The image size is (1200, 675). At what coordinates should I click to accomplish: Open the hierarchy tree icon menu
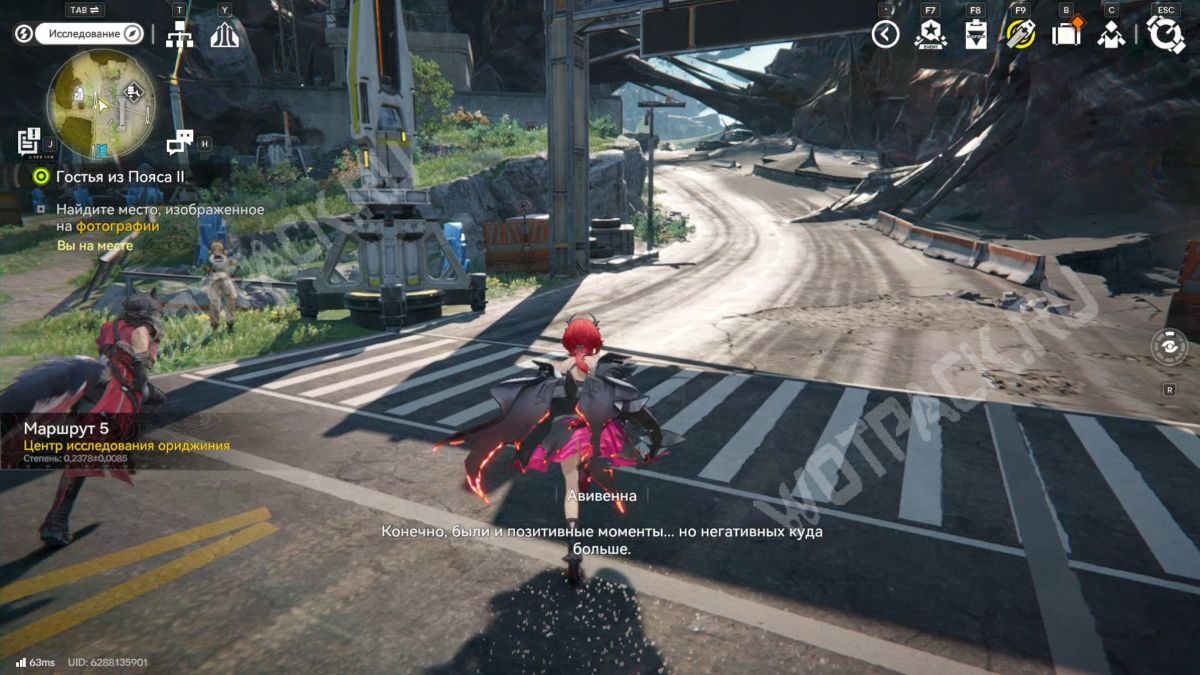pos(180,35)
